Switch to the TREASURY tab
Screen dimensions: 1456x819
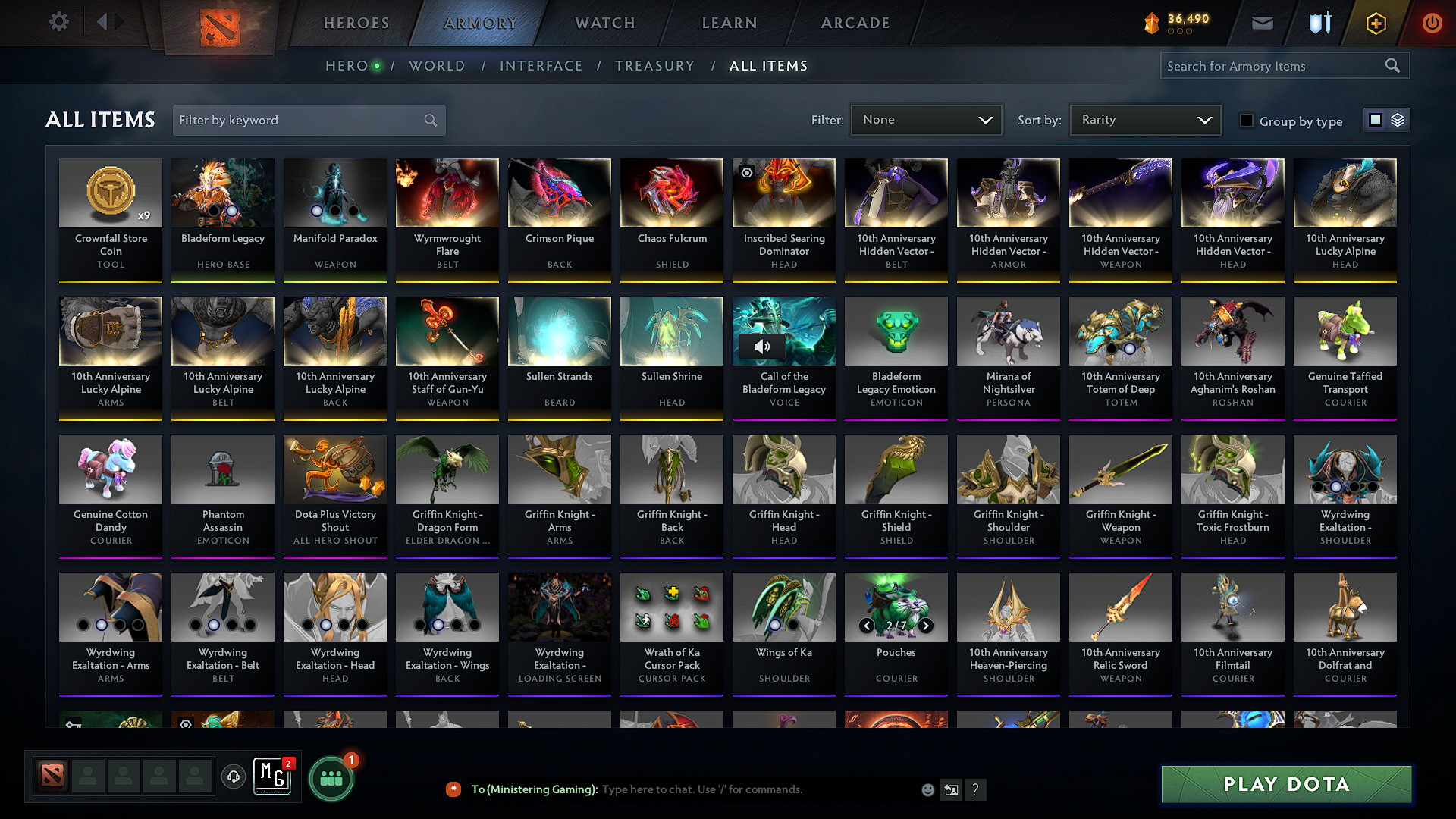click(655, 66)
